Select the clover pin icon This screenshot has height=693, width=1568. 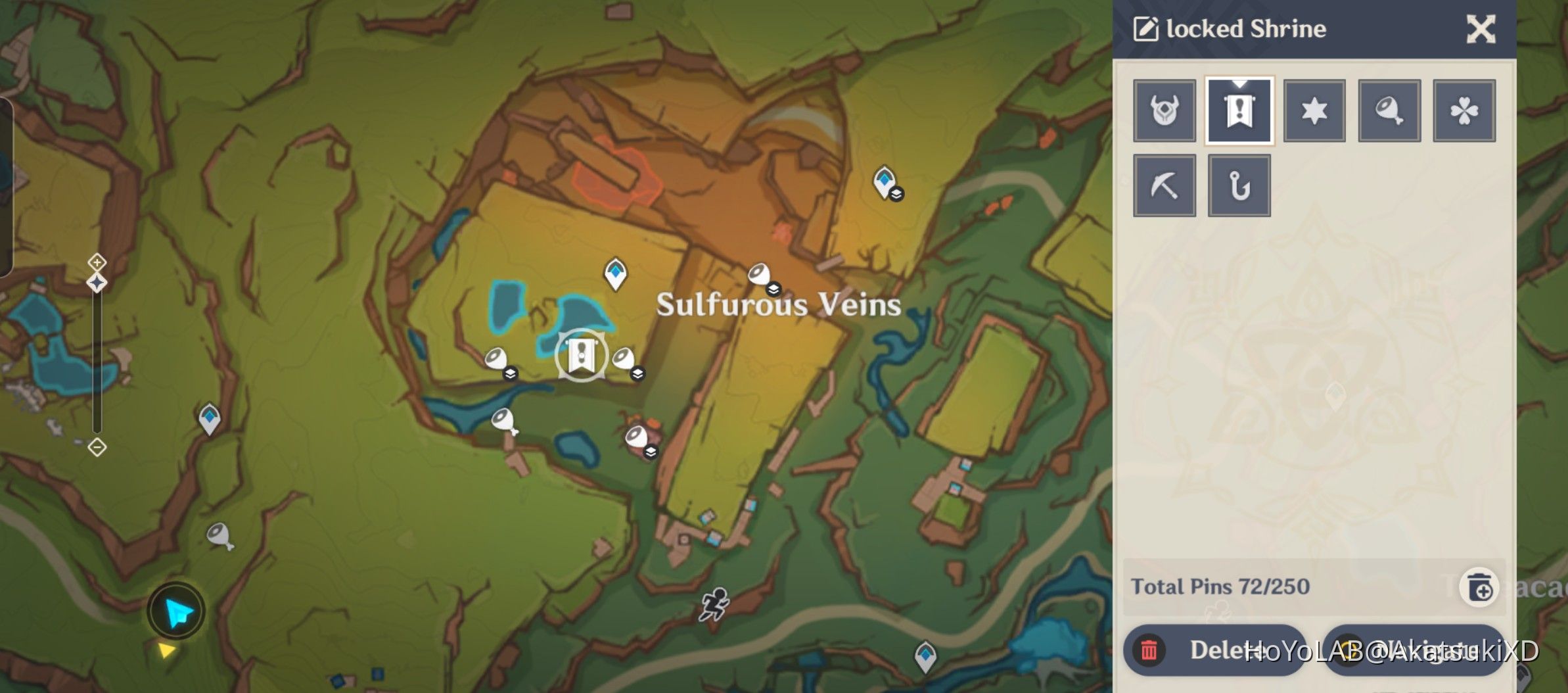click(x=1464, y=110)
